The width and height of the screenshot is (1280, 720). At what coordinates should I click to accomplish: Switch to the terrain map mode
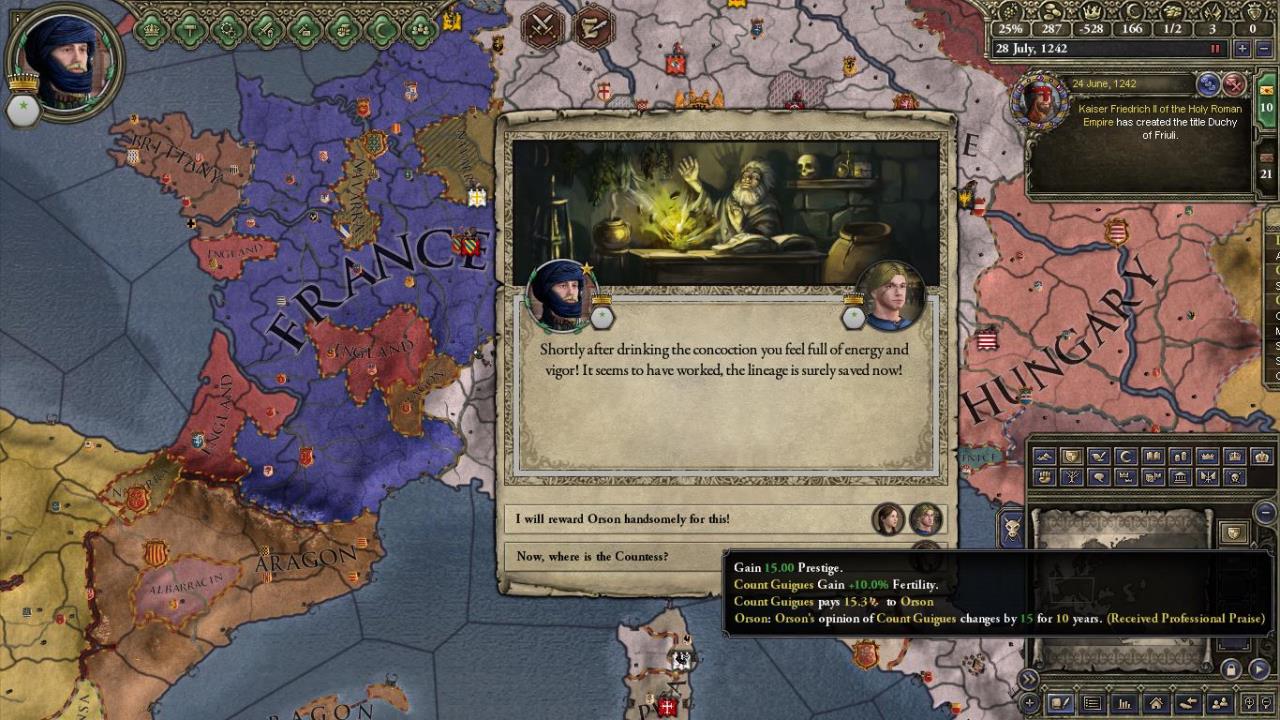pos(1044,457)
